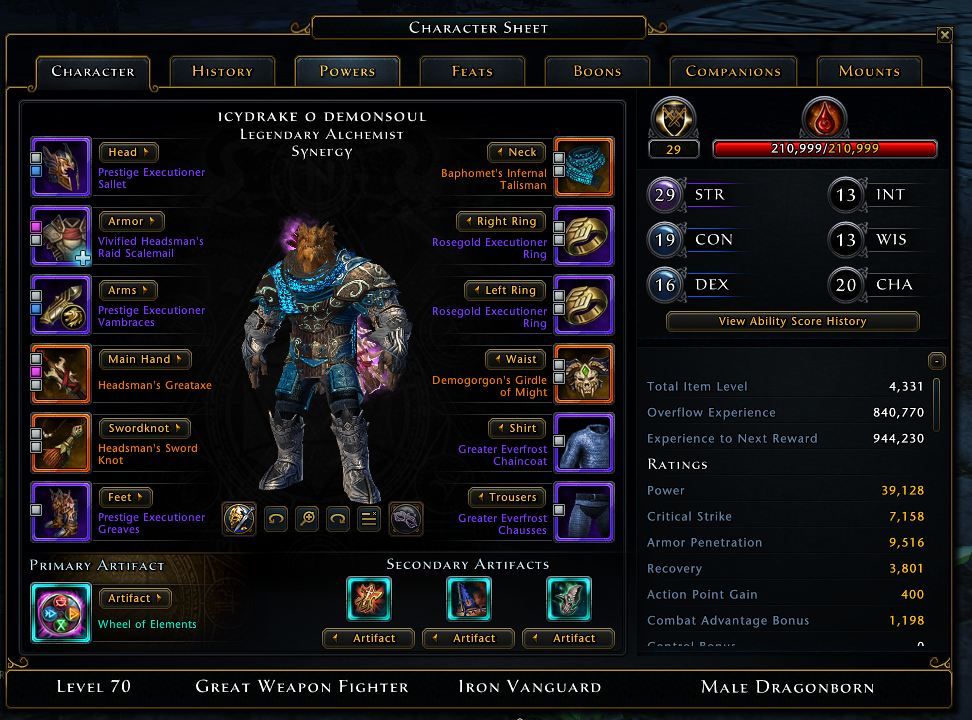Zoom the character preview with magnifier button

pos(307,519)
